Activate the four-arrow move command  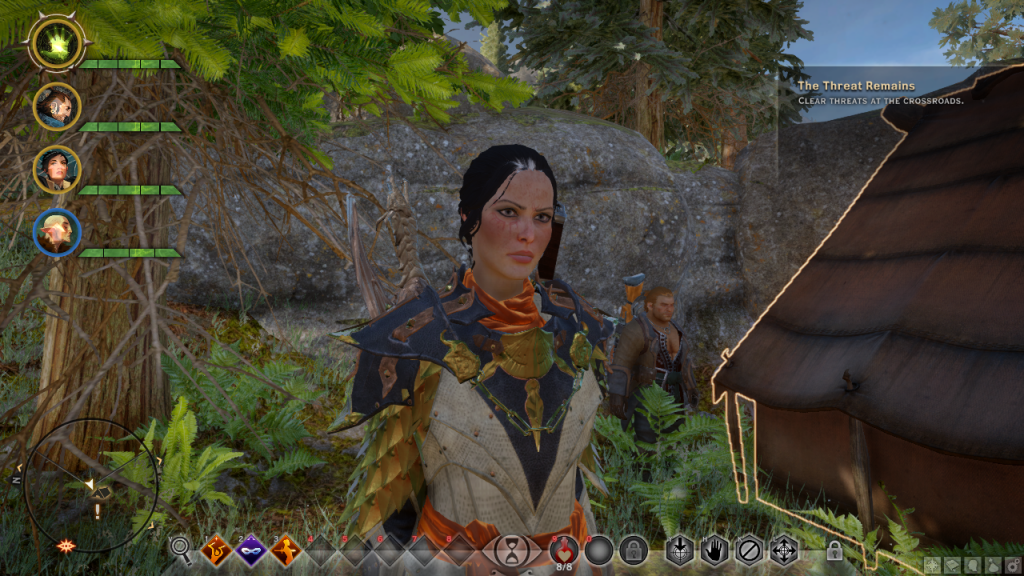click(782, 549)
